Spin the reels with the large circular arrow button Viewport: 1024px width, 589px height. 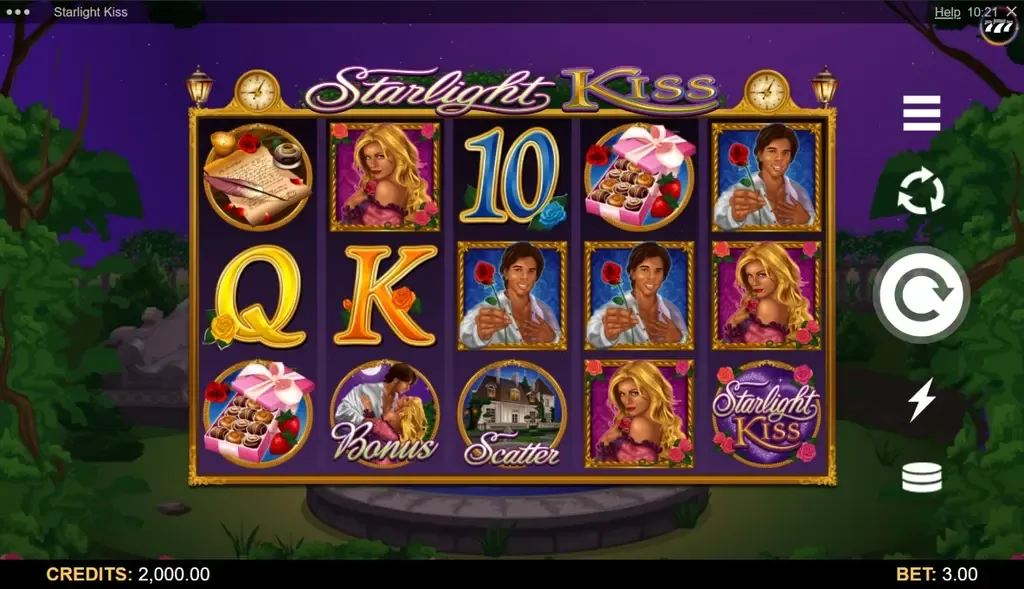pos(921,295)
